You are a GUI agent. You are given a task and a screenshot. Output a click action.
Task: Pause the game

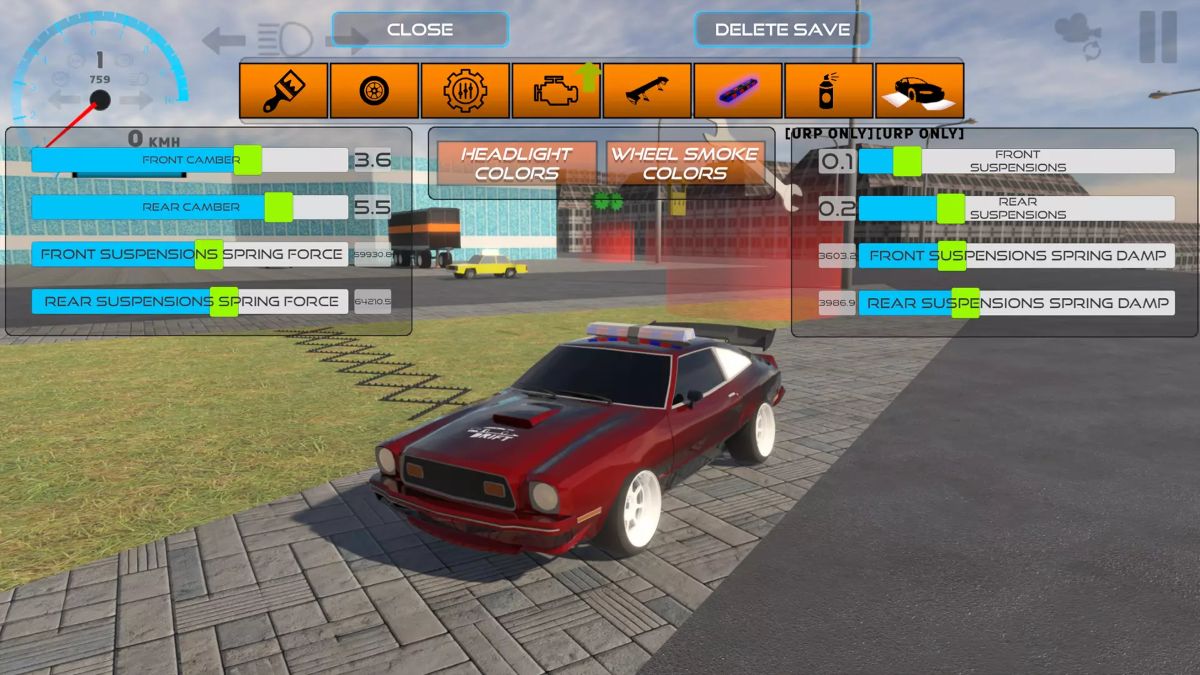(1158, 37)
